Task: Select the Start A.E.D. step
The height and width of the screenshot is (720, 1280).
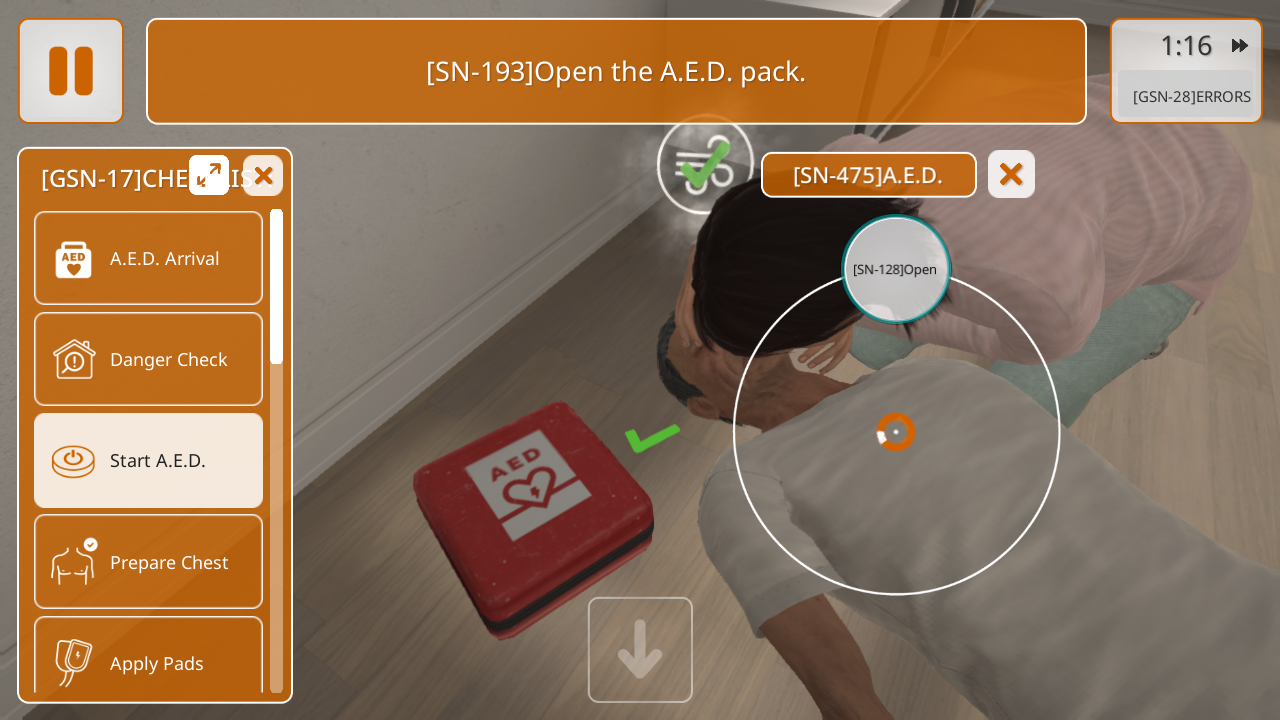Action: click(x=148, y=460)
